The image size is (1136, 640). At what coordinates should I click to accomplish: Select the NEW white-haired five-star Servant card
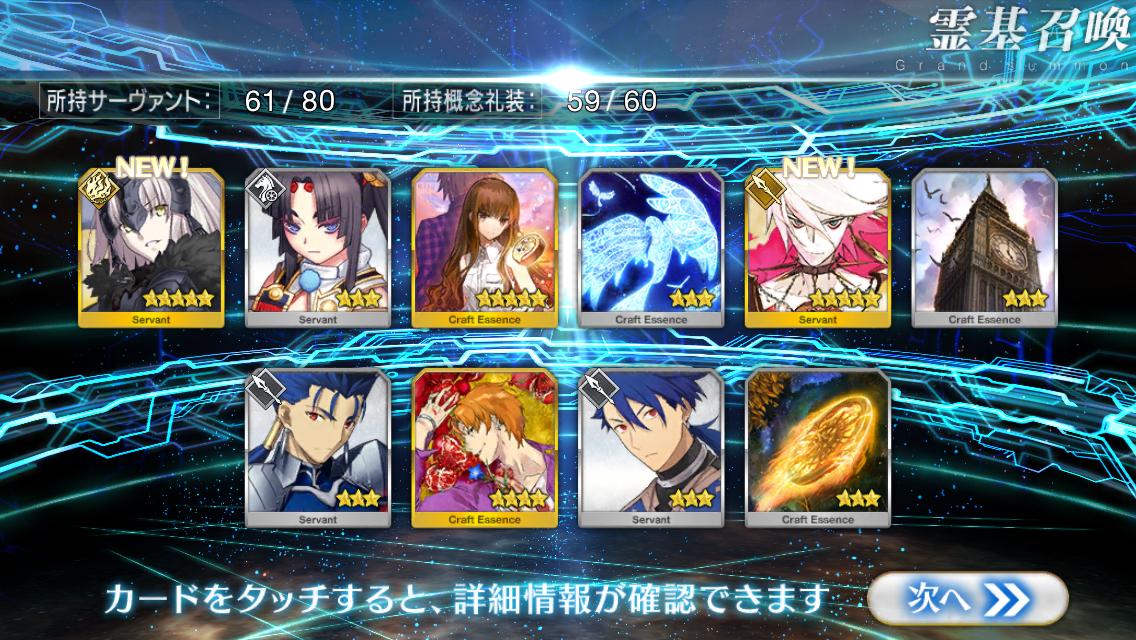(x=817, y=247)
